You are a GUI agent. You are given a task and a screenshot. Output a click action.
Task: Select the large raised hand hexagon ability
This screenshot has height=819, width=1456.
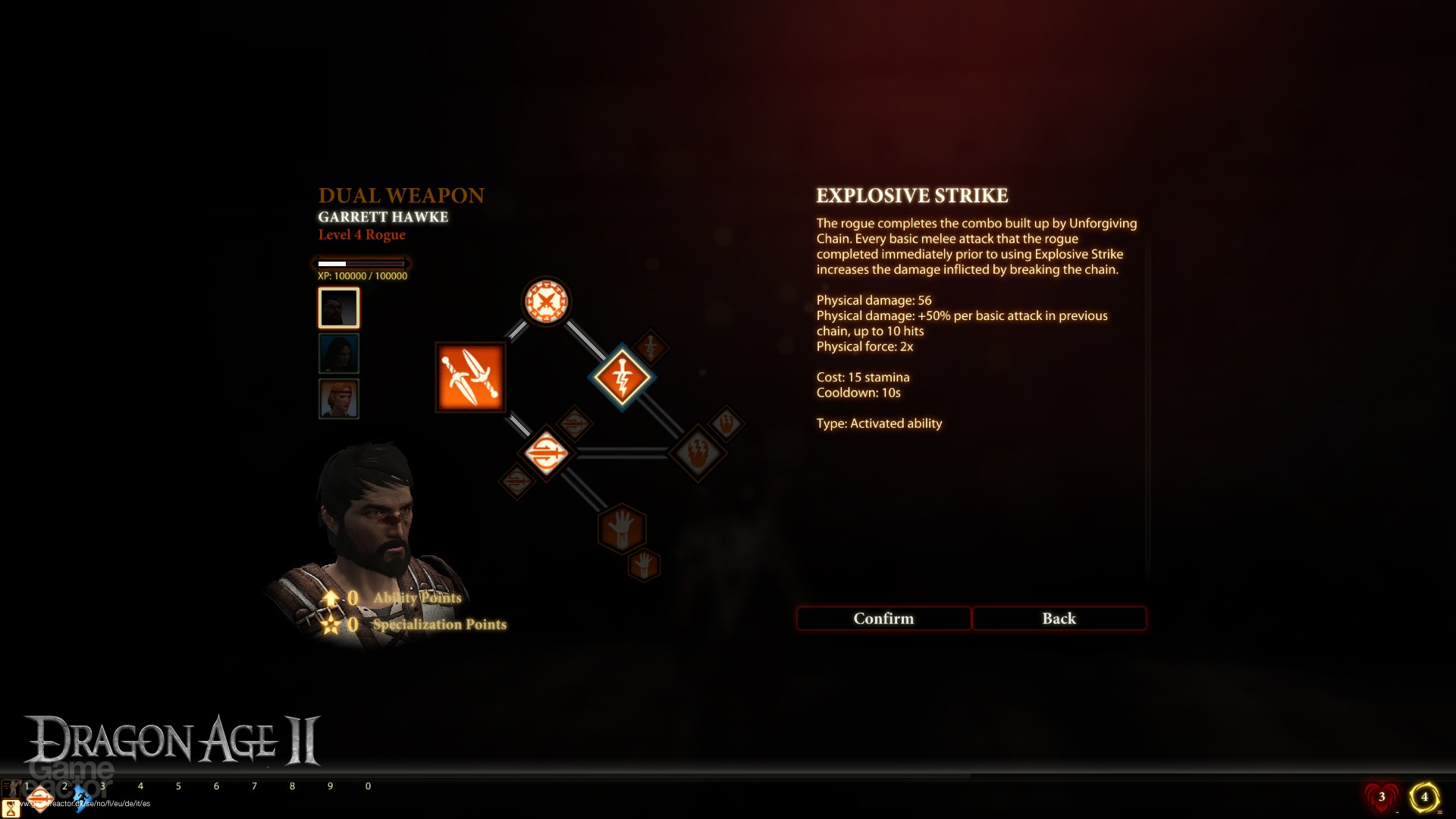pos(622,528)
